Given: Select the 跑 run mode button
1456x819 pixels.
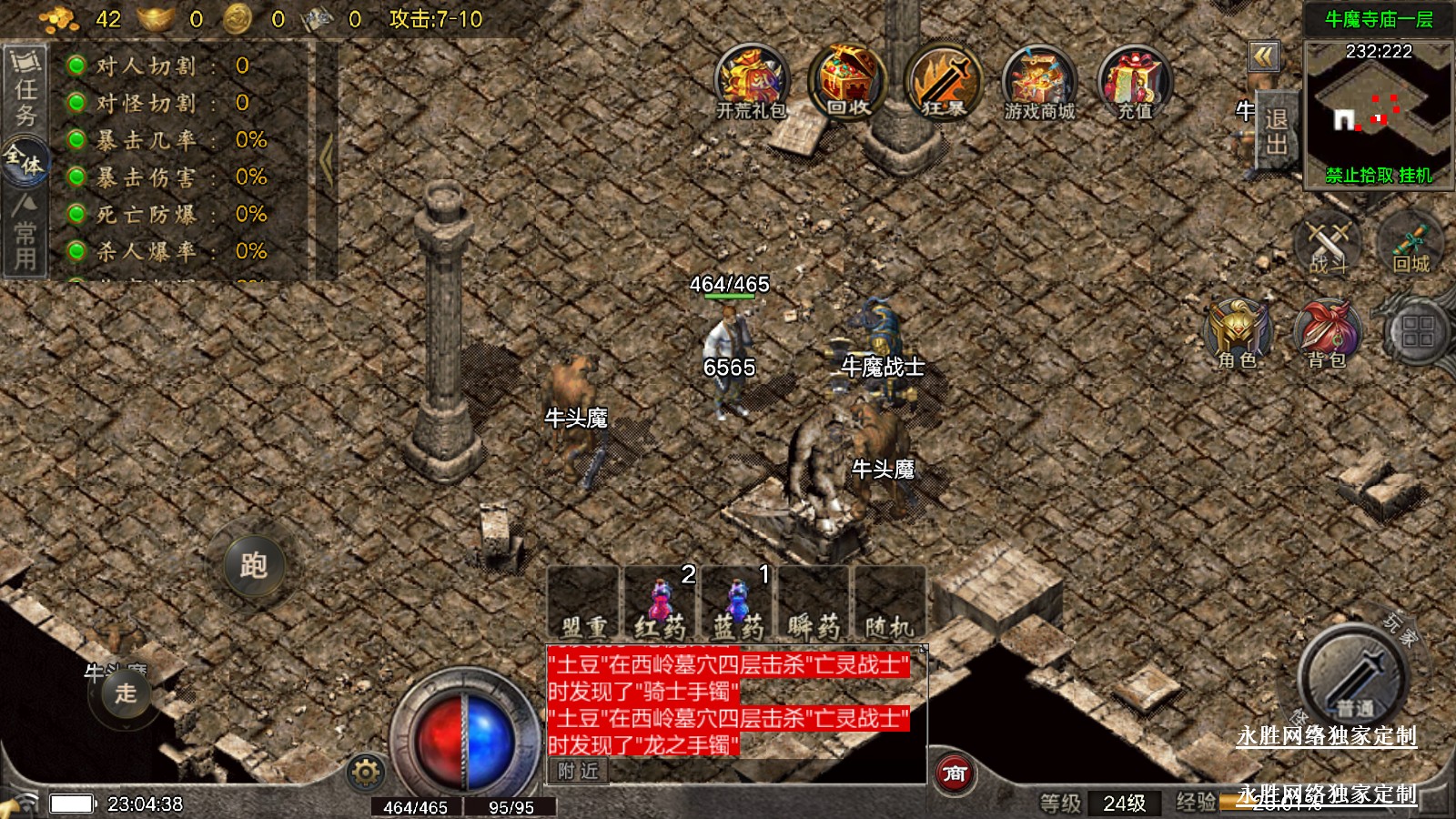Looking at the screenshot, I should [254, 565].
